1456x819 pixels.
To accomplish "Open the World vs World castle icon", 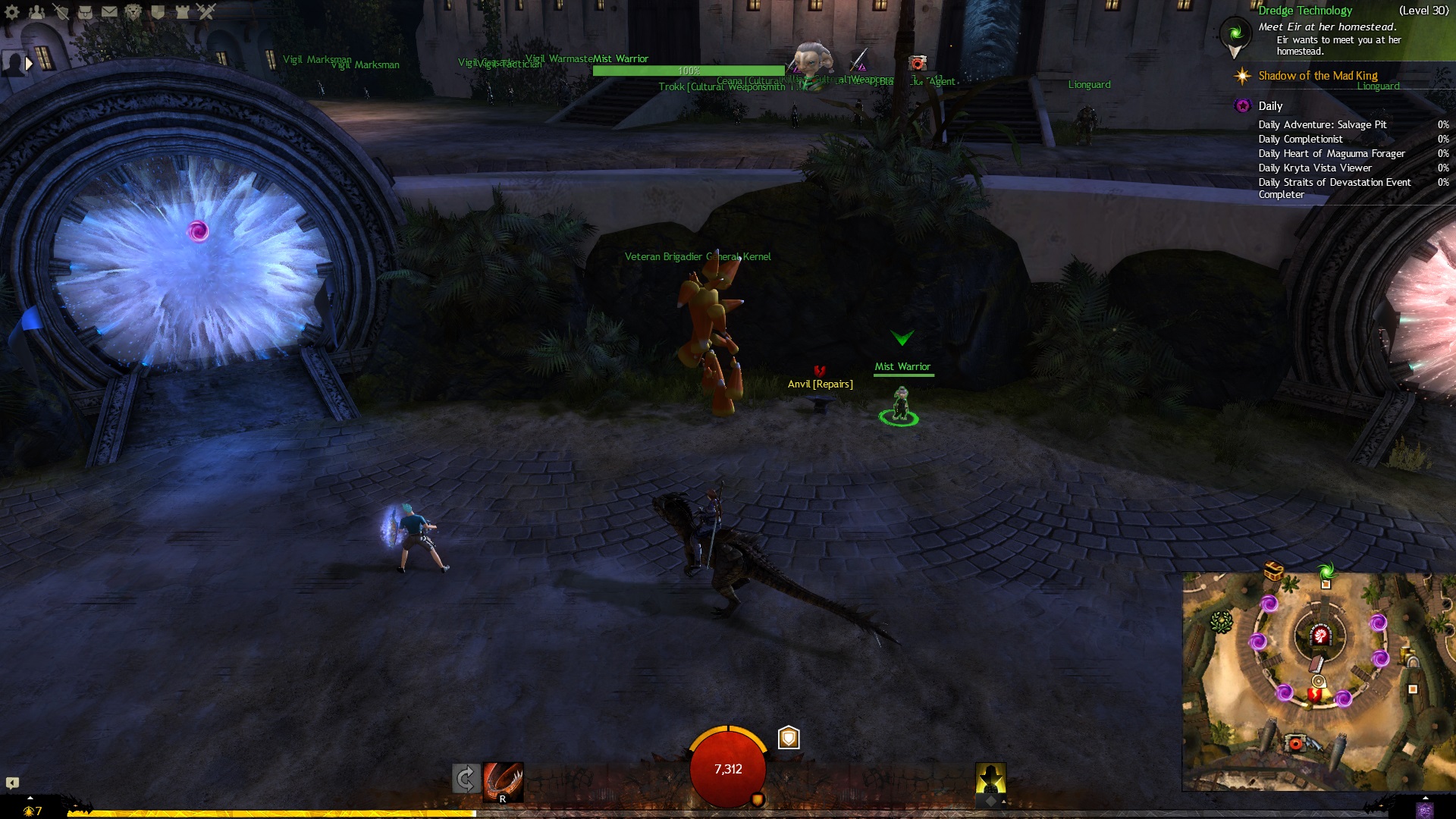I will pyautogui.click(x=182, y=11).
